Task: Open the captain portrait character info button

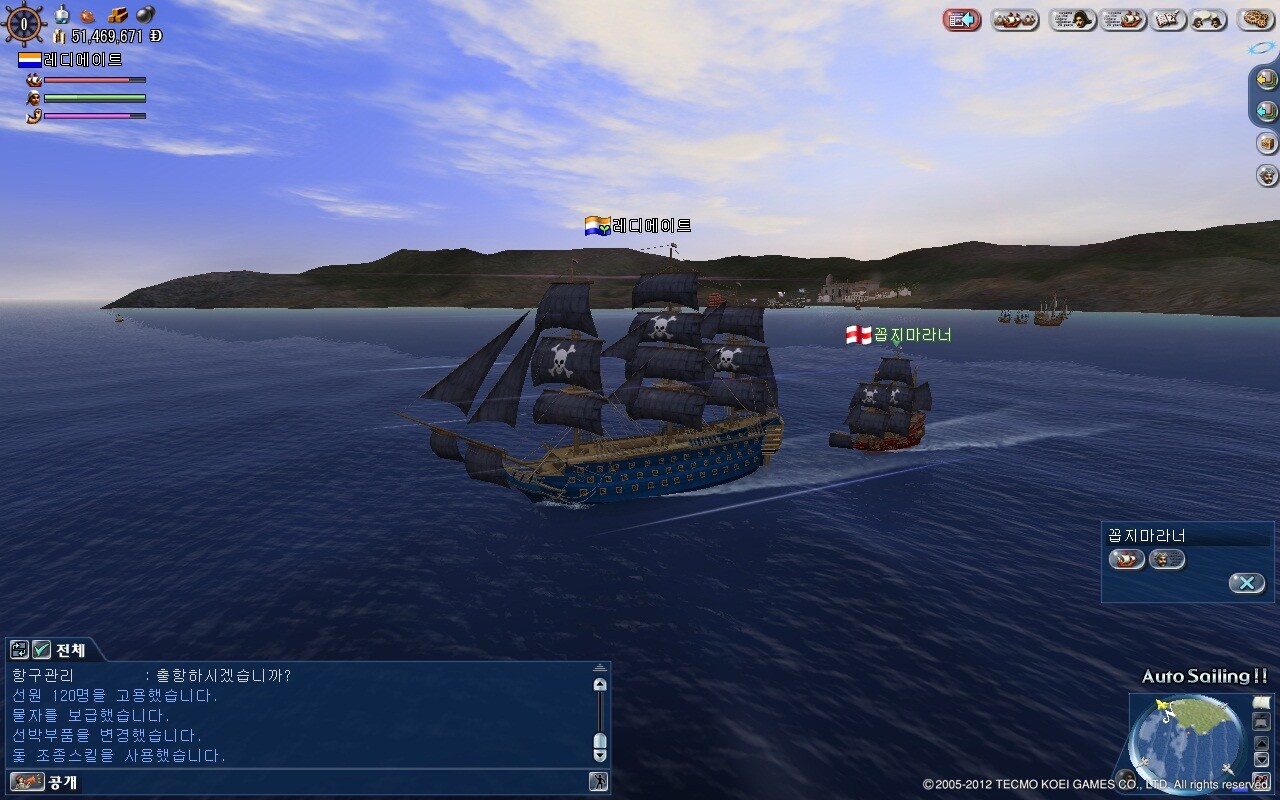Action: point(1072,20)
